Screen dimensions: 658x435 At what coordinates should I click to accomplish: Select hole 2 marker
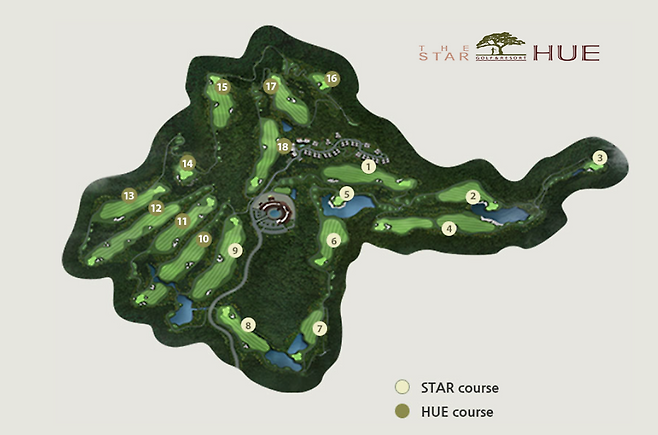coord(474,197)
